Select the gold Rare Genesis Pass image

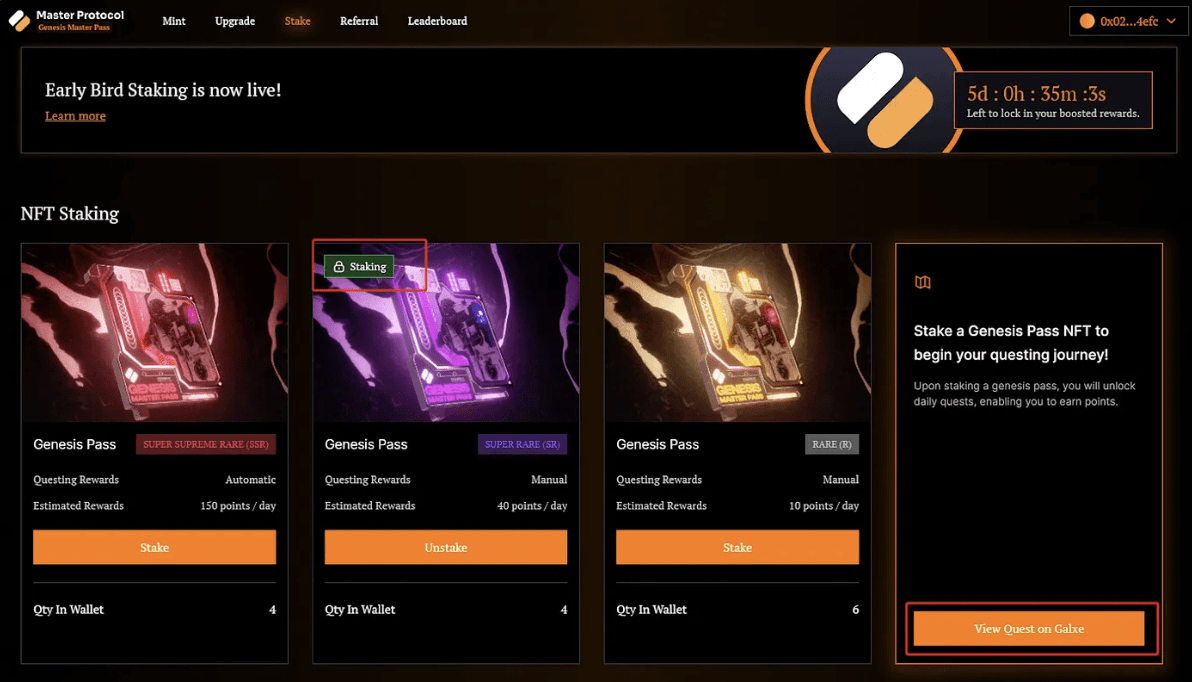tap(737, 333)
